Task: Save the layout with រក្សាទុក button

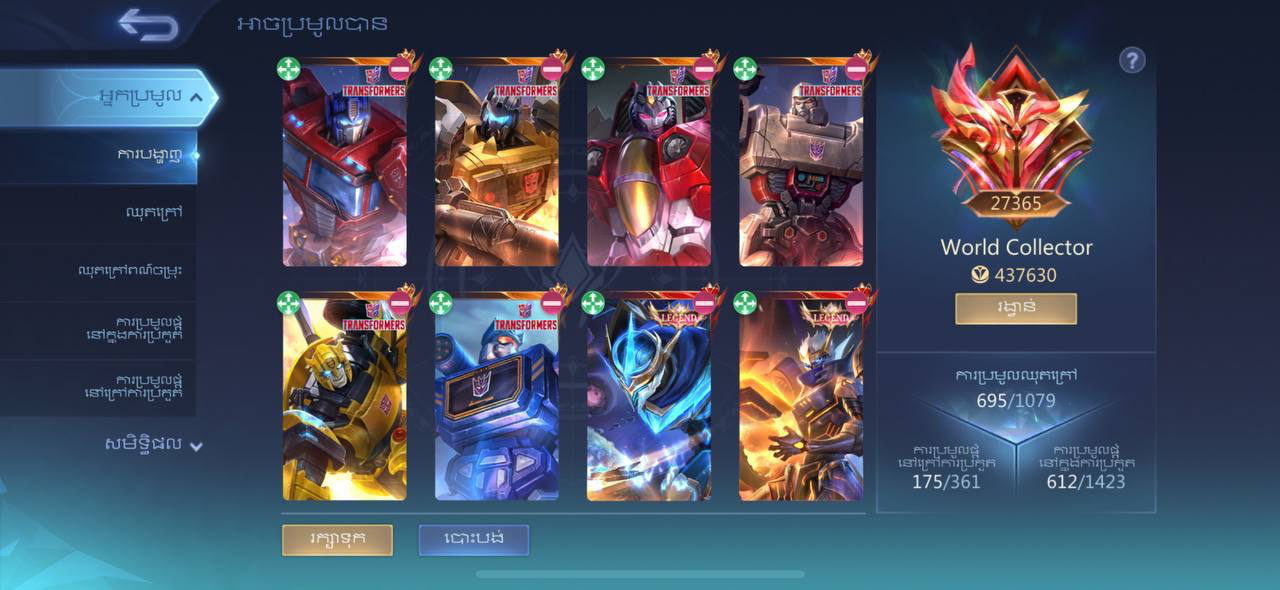Action: pos(337,539)
